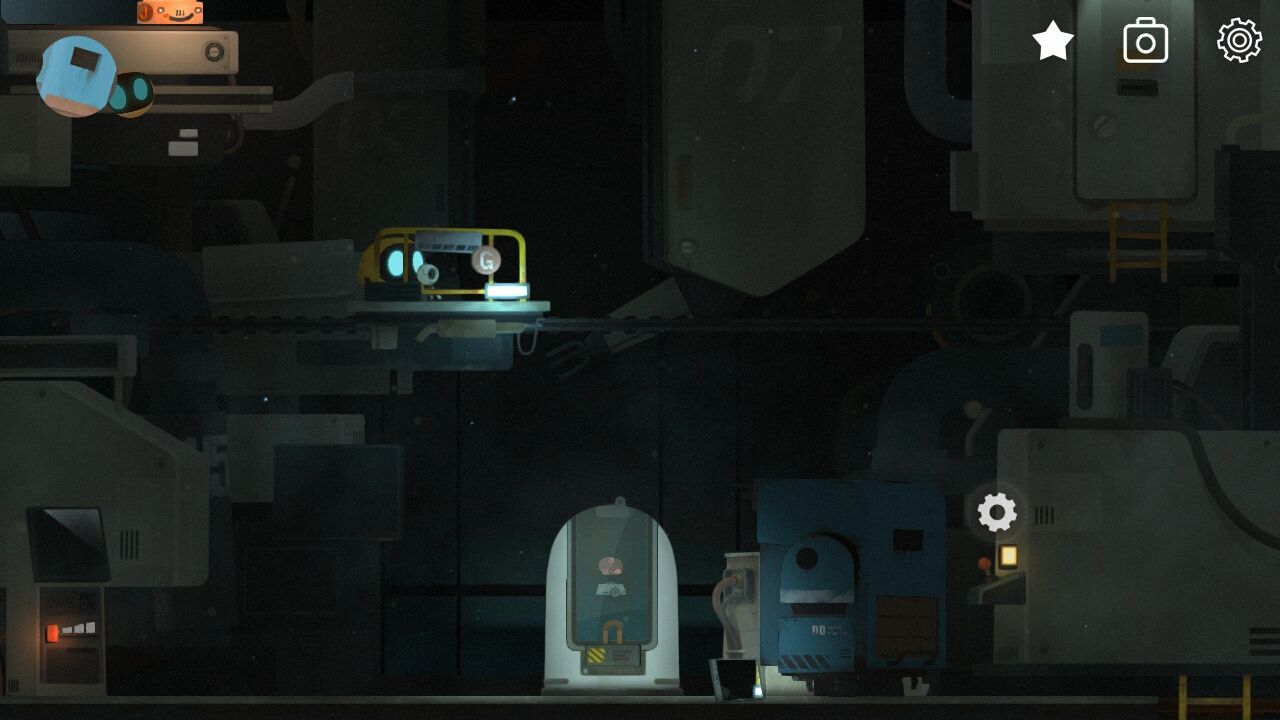Click the camera screenshot icon
This screenshot has height=720, width=1280.
(1146, 41)
